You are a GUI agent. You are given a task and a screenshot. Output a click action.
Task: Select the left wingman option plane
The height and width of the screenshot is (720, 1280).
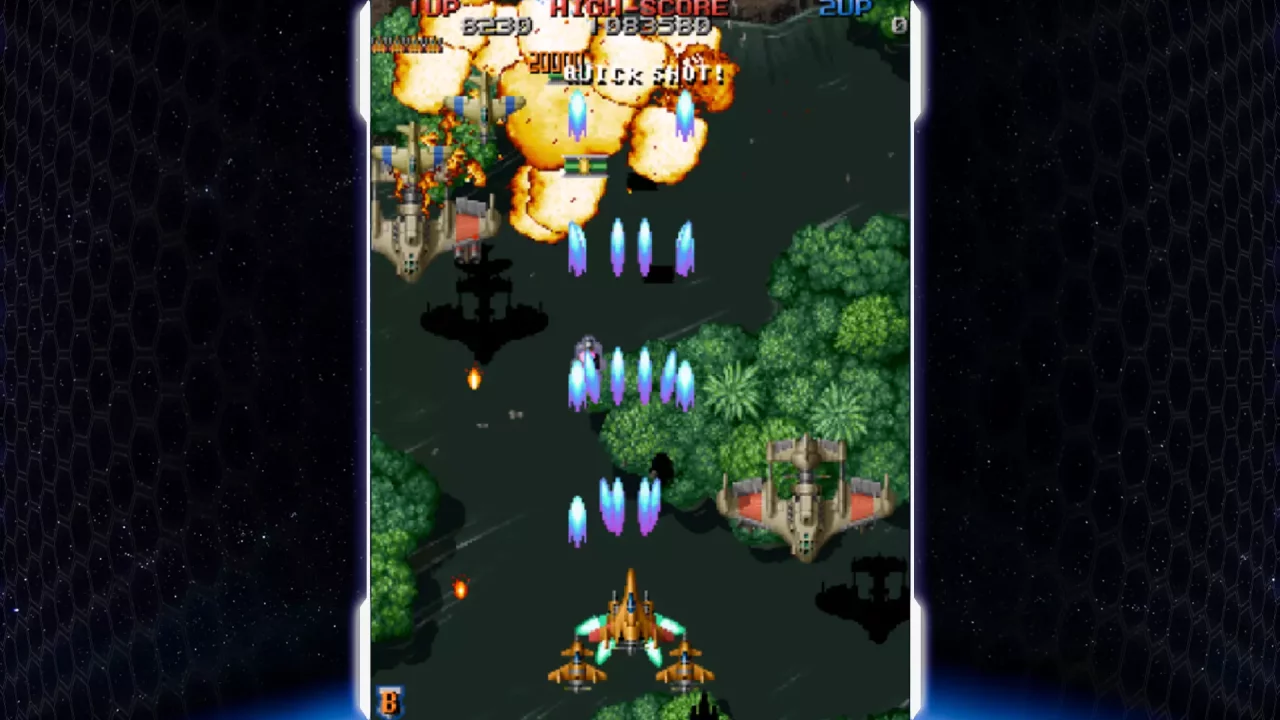575,665
